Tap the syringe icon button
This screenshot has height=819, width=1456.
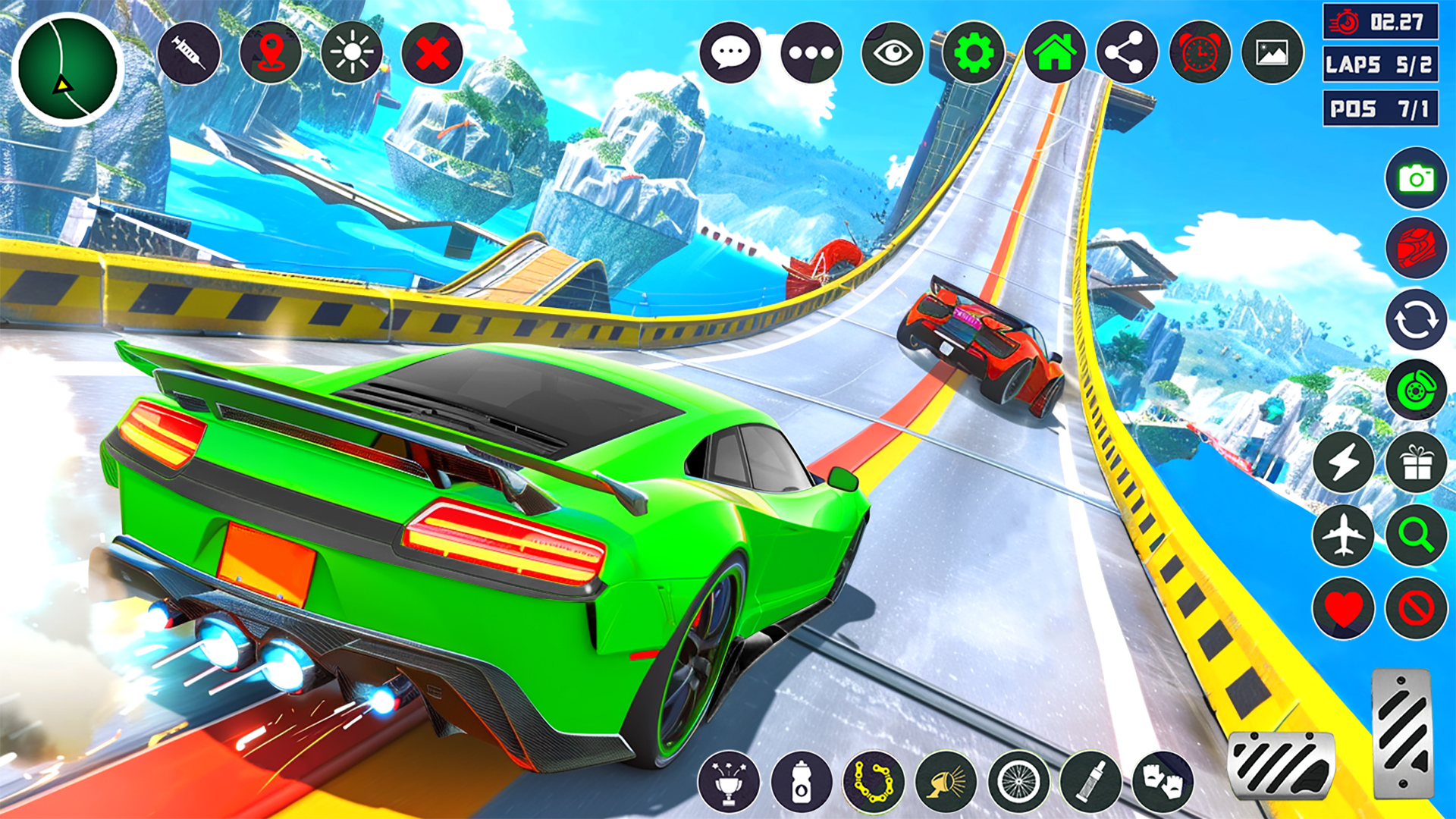click(189, 53)
